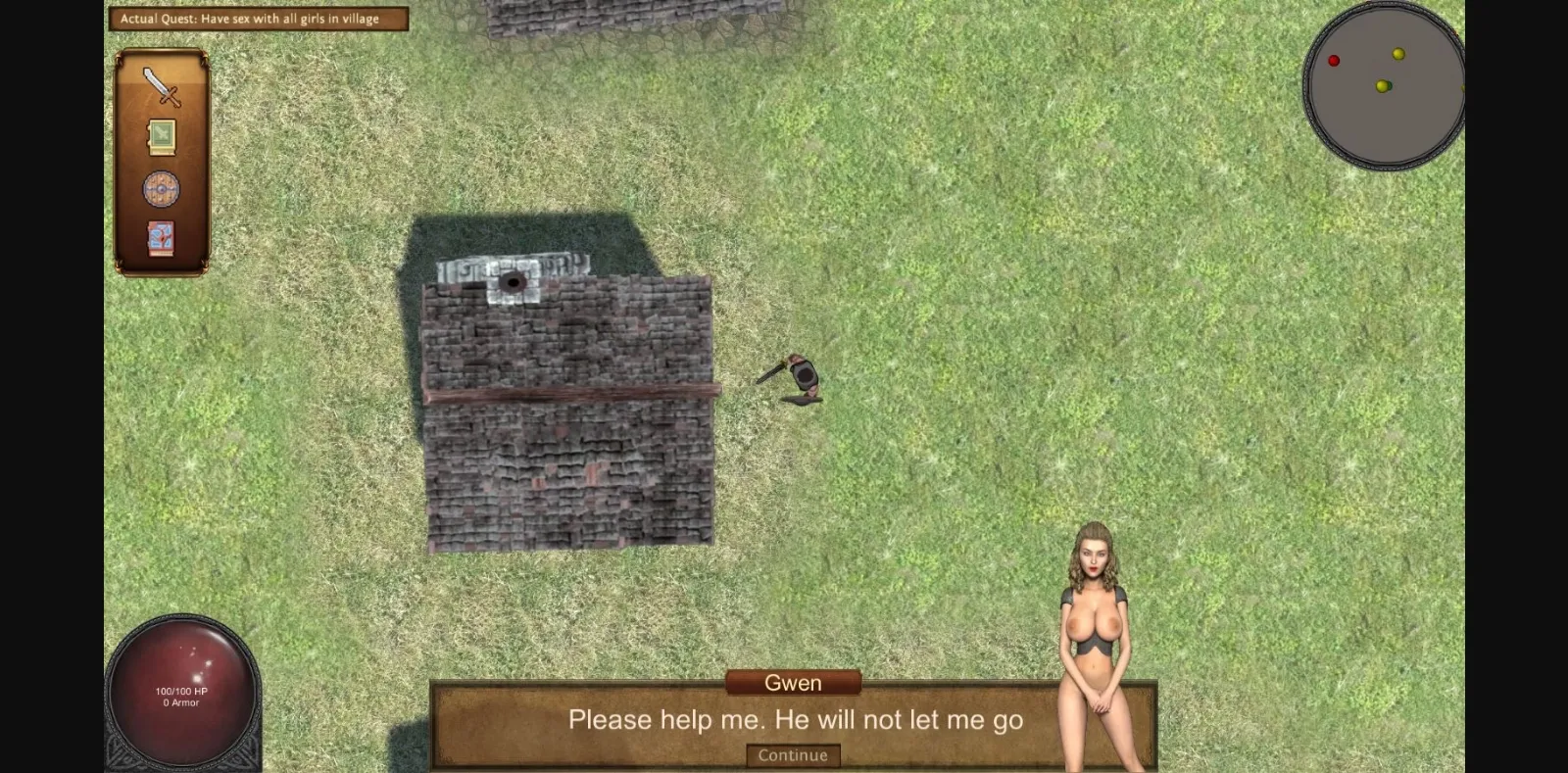Equip the round shield icon
The image size is (1568, 773).
[x=160, y=188]
